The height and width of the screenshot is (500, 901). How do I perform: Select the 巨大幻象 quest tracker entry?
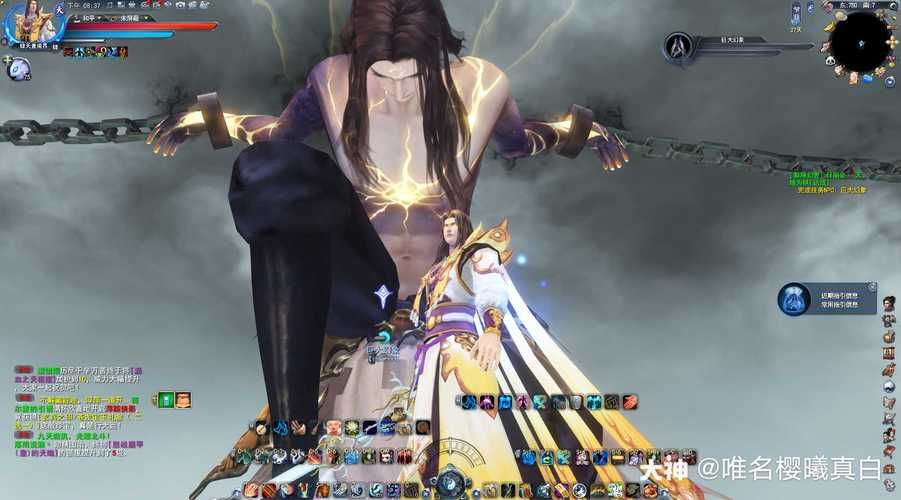832,190
